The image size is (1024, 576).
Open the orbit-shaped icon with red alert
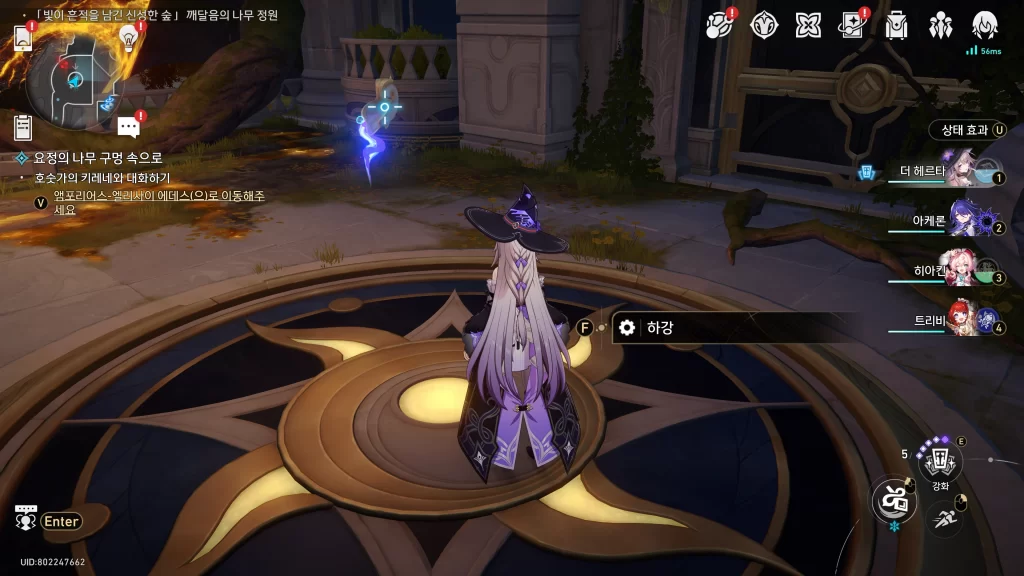point(719,25)
